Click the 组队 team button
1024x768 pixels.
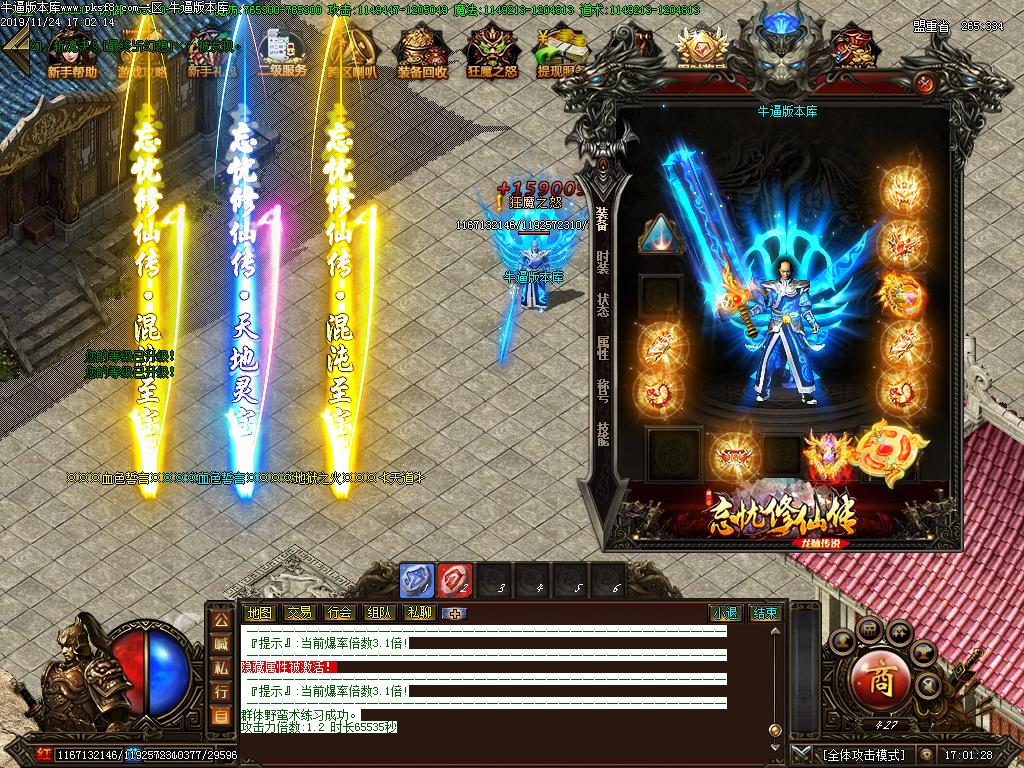(x=379, y=613)
